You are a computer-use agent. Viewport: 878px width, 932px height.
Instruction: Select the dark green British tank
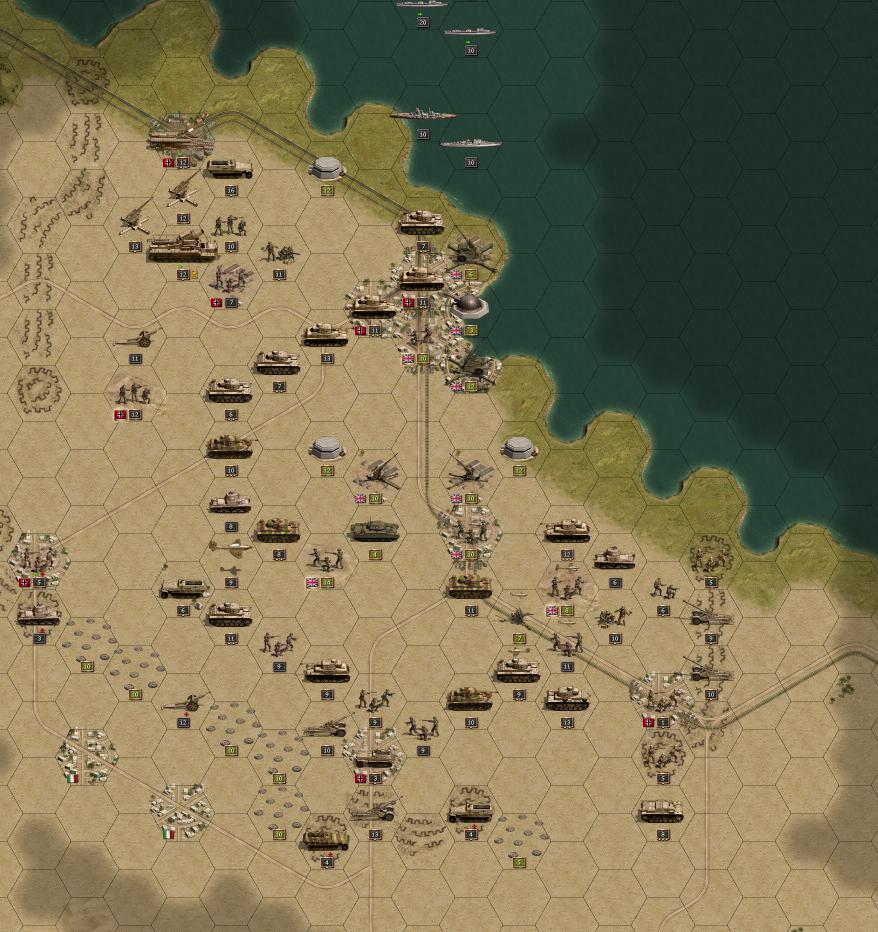pyautogui.click(x=375, y=530)
